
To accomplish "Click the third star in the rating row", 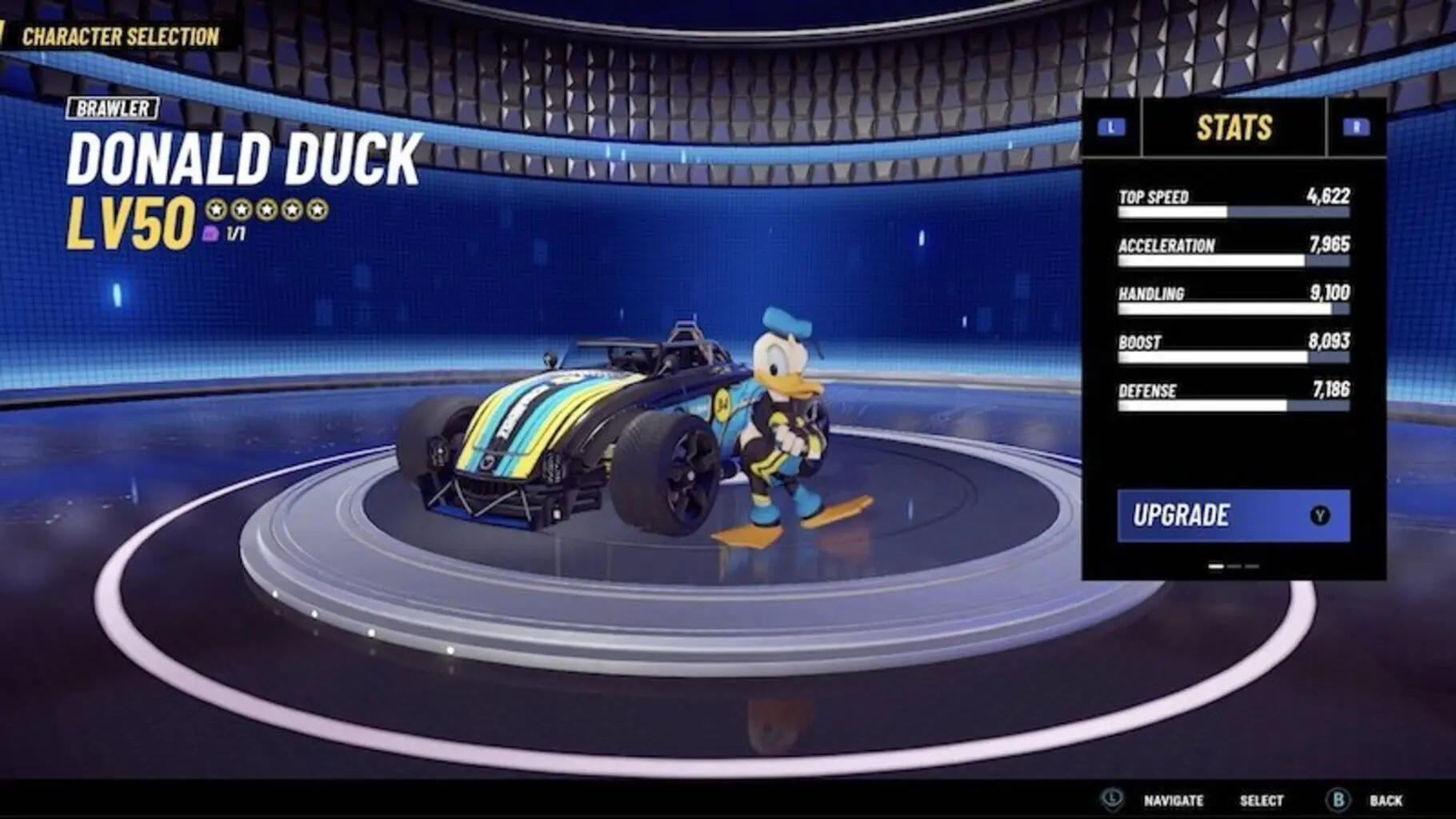I will (268, 210).
